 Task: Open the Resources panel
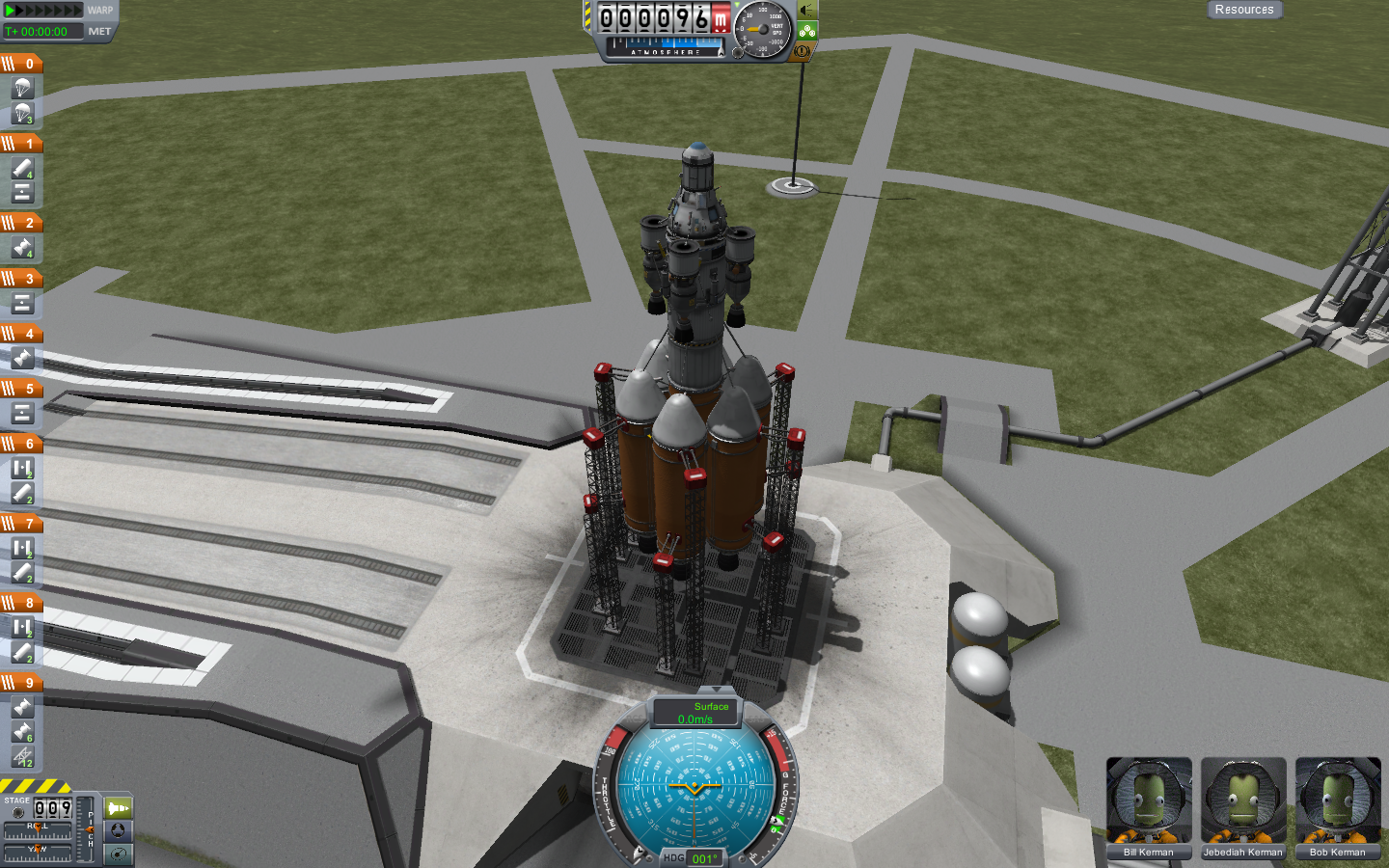tap(1243, 10)
